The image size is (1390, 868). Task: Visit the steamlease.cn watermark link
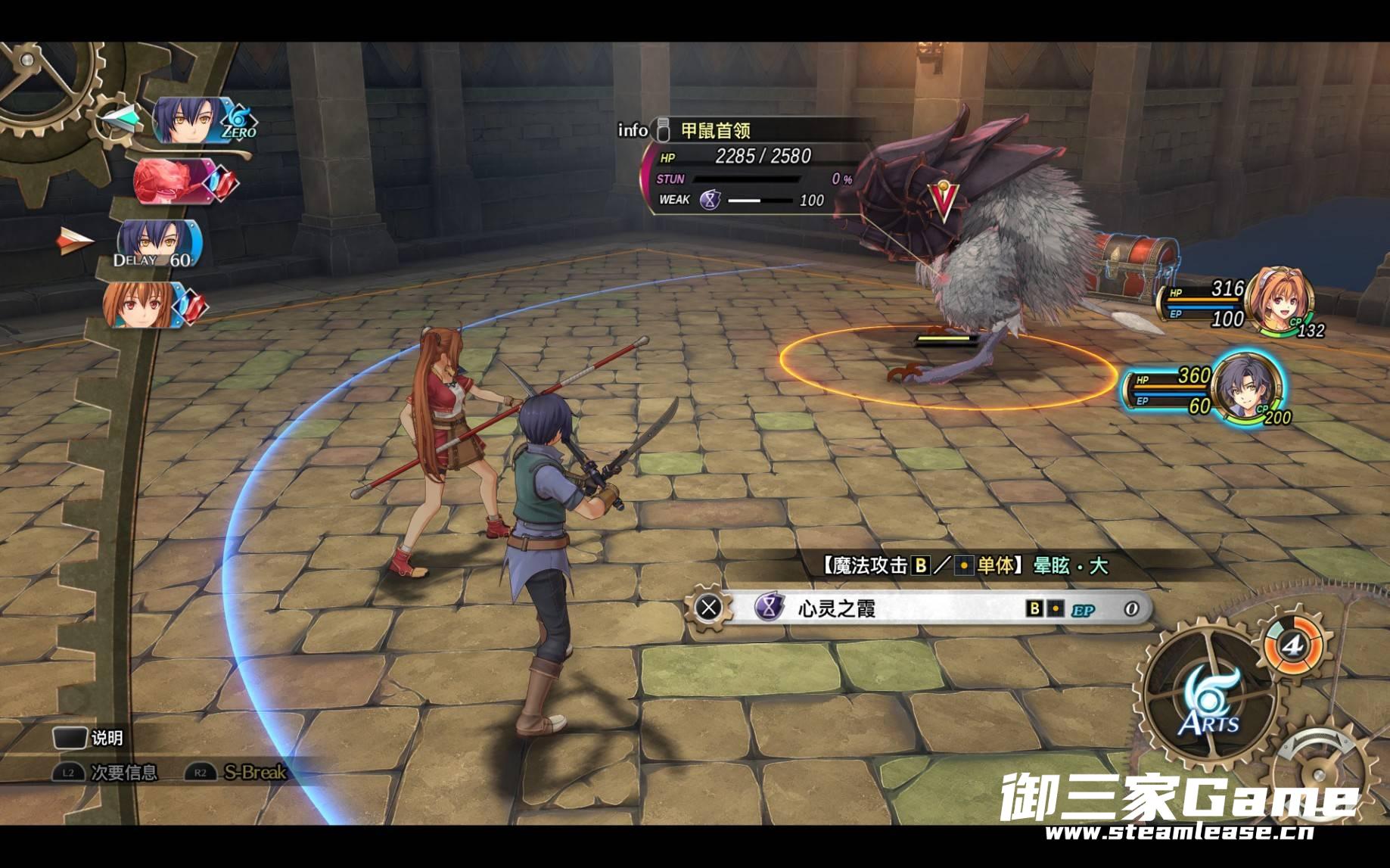(x=1179, y=832)
